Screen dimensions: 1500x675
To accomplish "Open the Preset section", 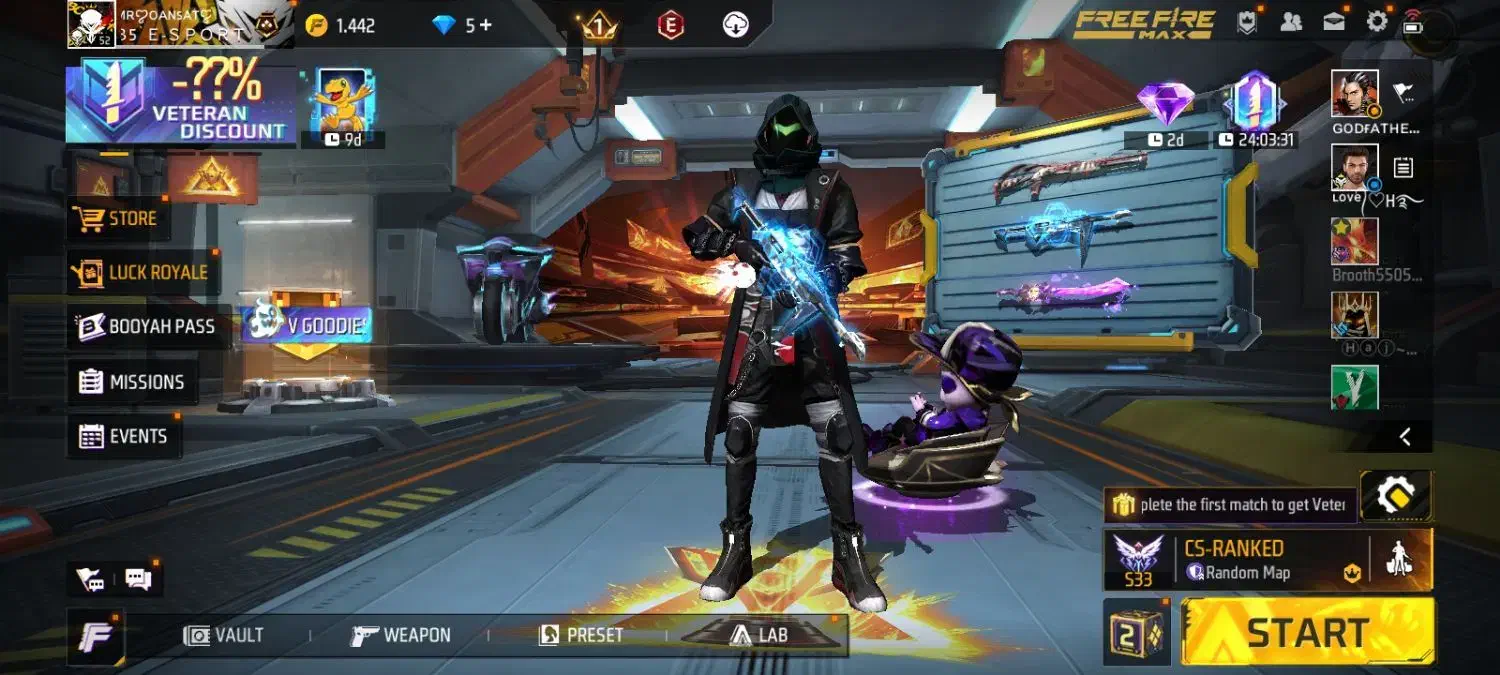I will pos(581,635).
